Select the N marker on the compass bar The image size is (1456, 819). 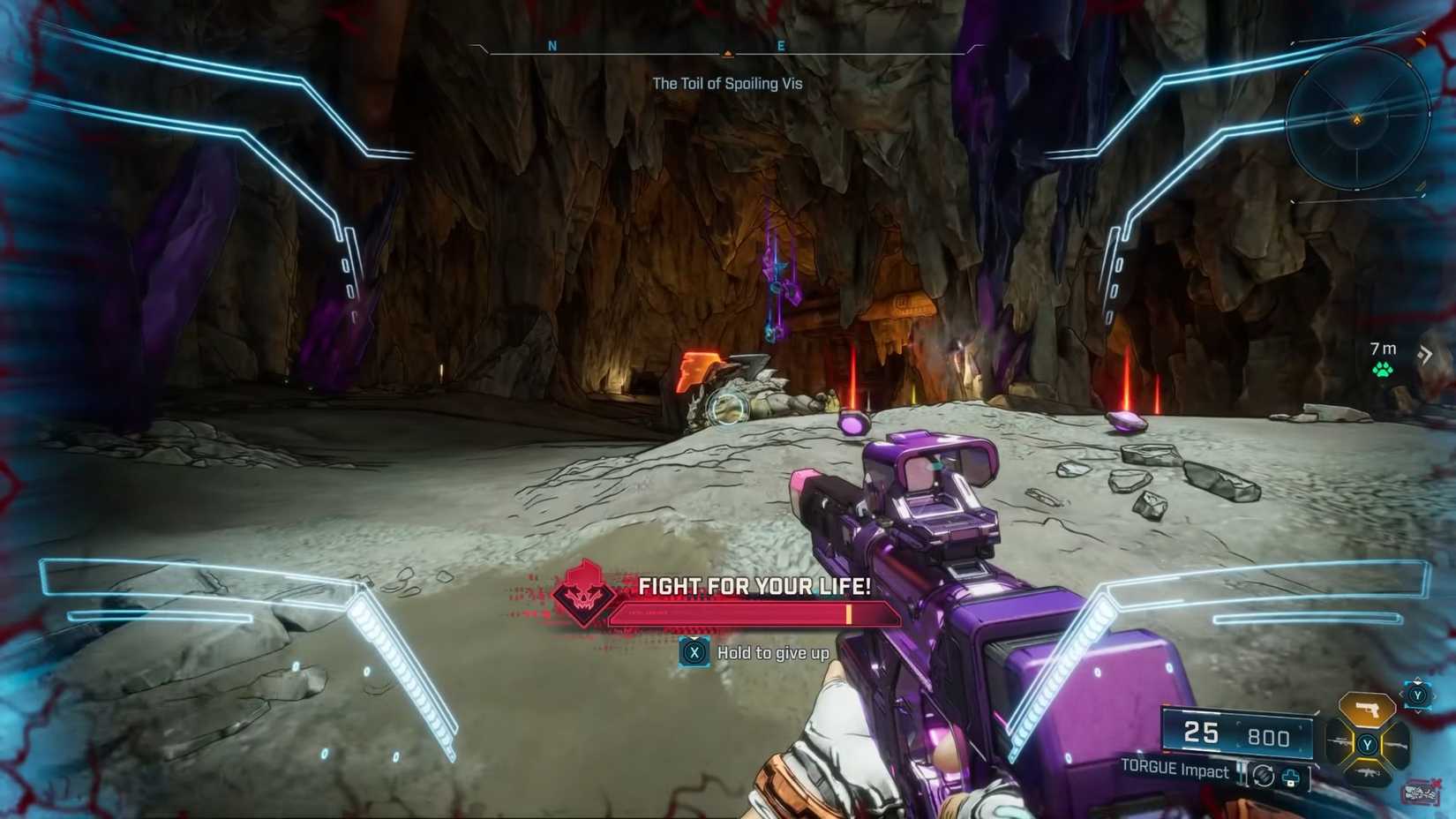(553, 45)
